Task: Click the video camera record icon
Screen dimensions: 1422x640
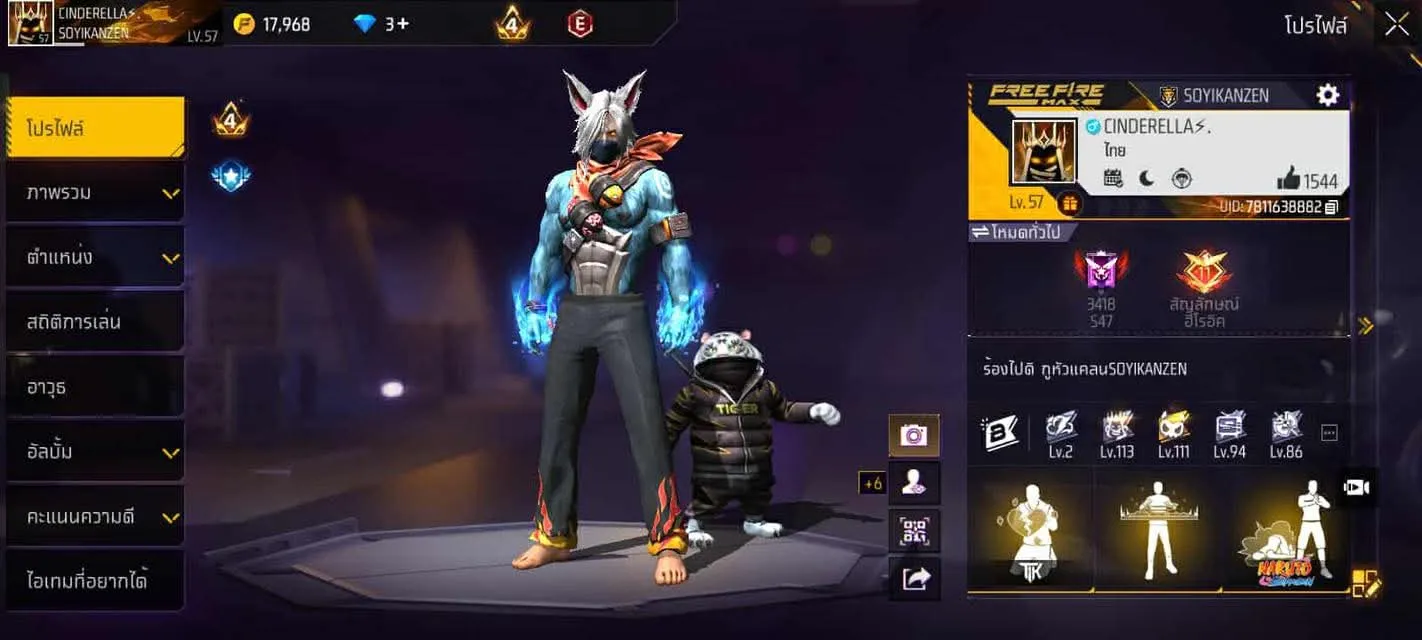Action: click(1357, 487)
